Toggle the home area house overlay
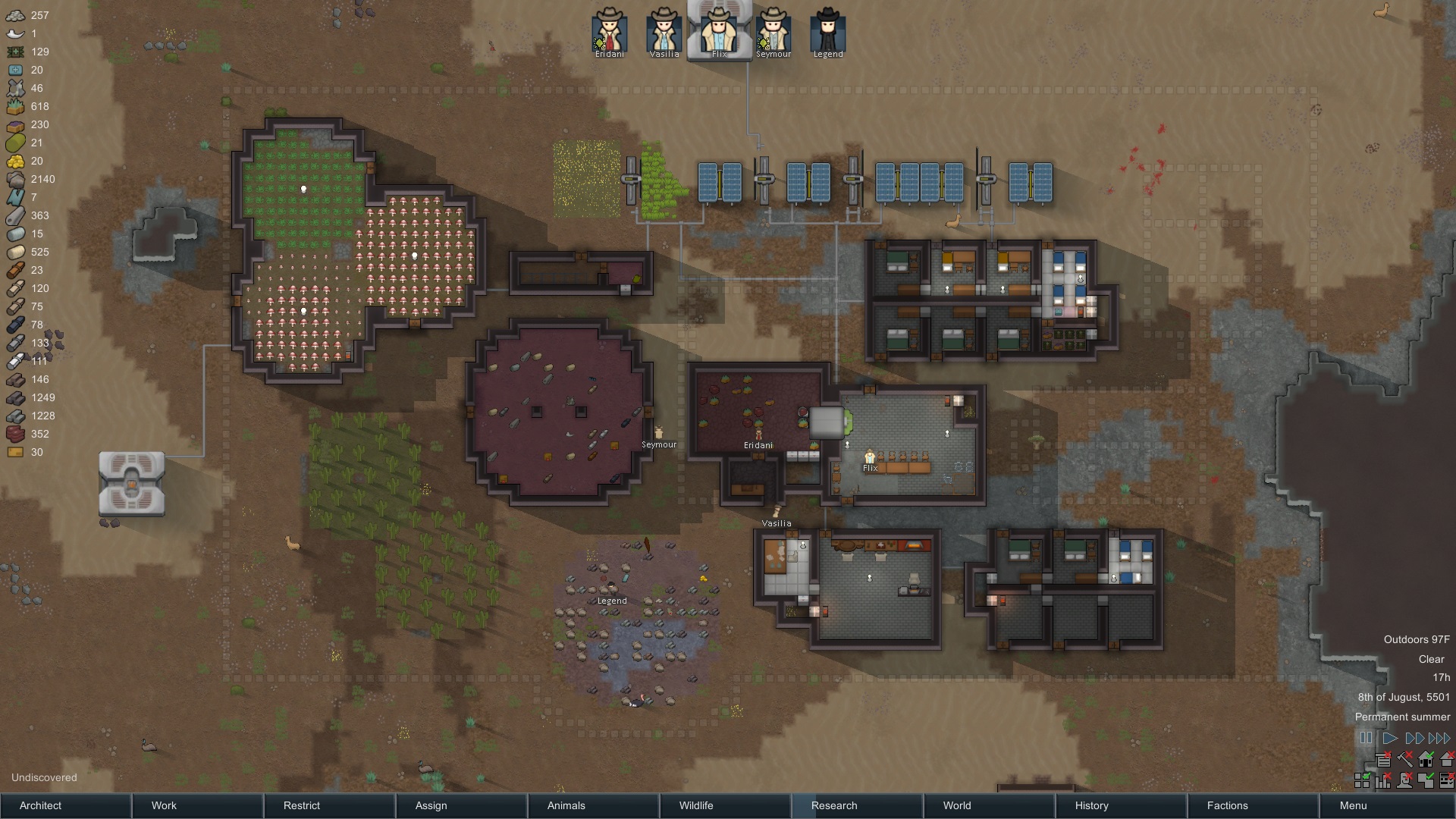Screen dimensions: 1456x819 click(1426, 759)
